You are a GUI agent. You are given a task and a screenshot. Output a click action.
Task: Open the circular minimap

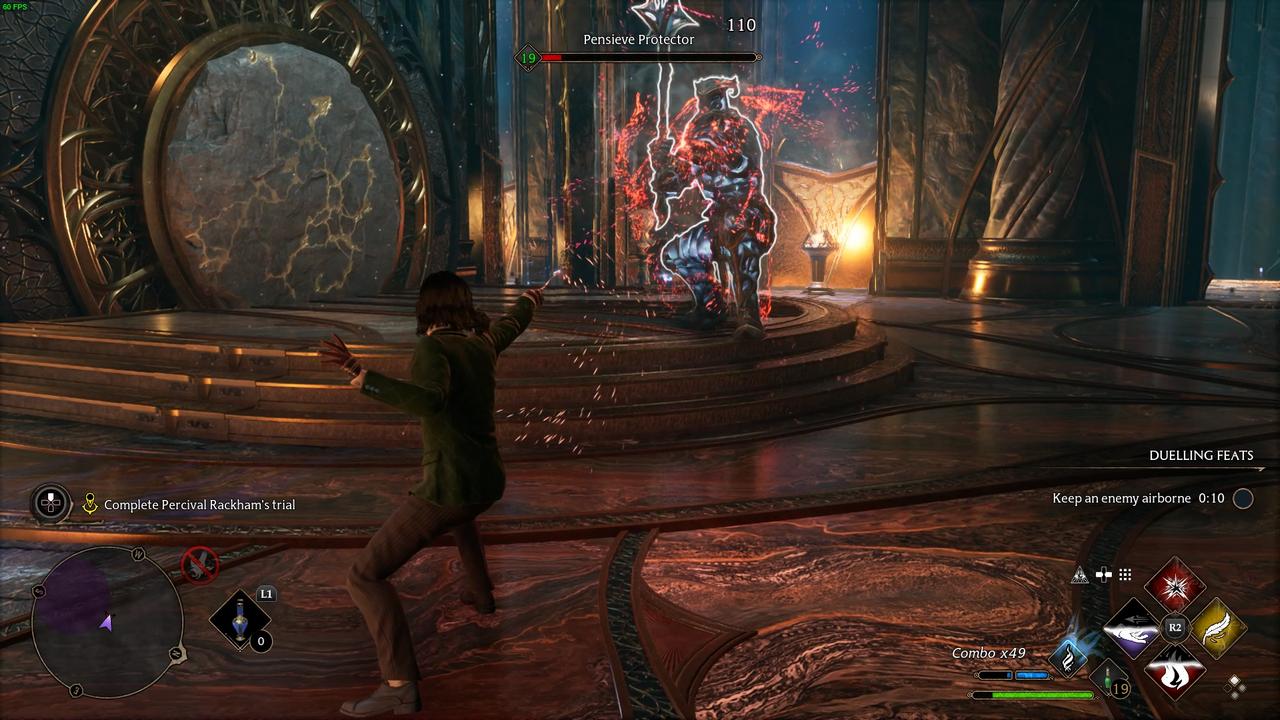107,621
